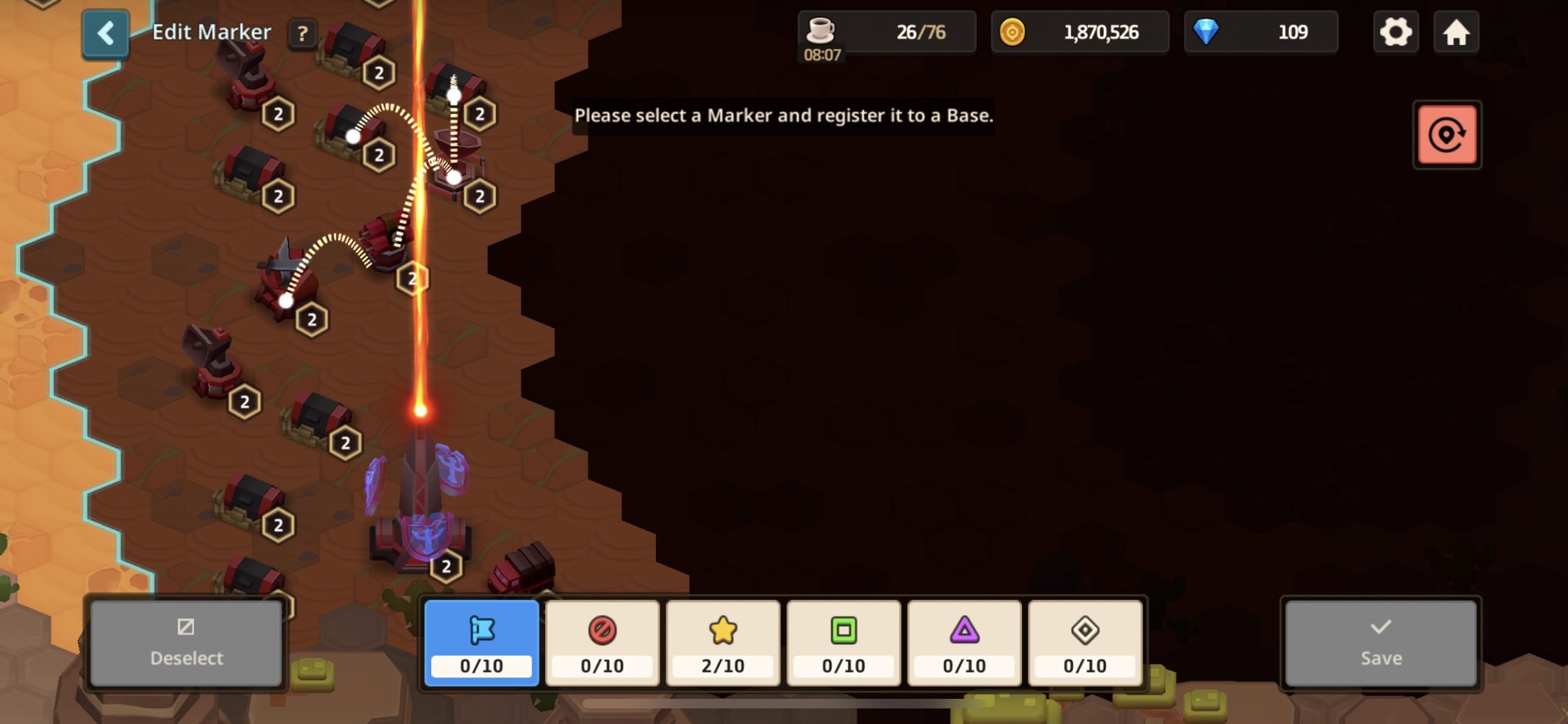This screenshot has width=1568, height=724.
Task: Select the blue flag marker
Action: (x=482, y=642)
